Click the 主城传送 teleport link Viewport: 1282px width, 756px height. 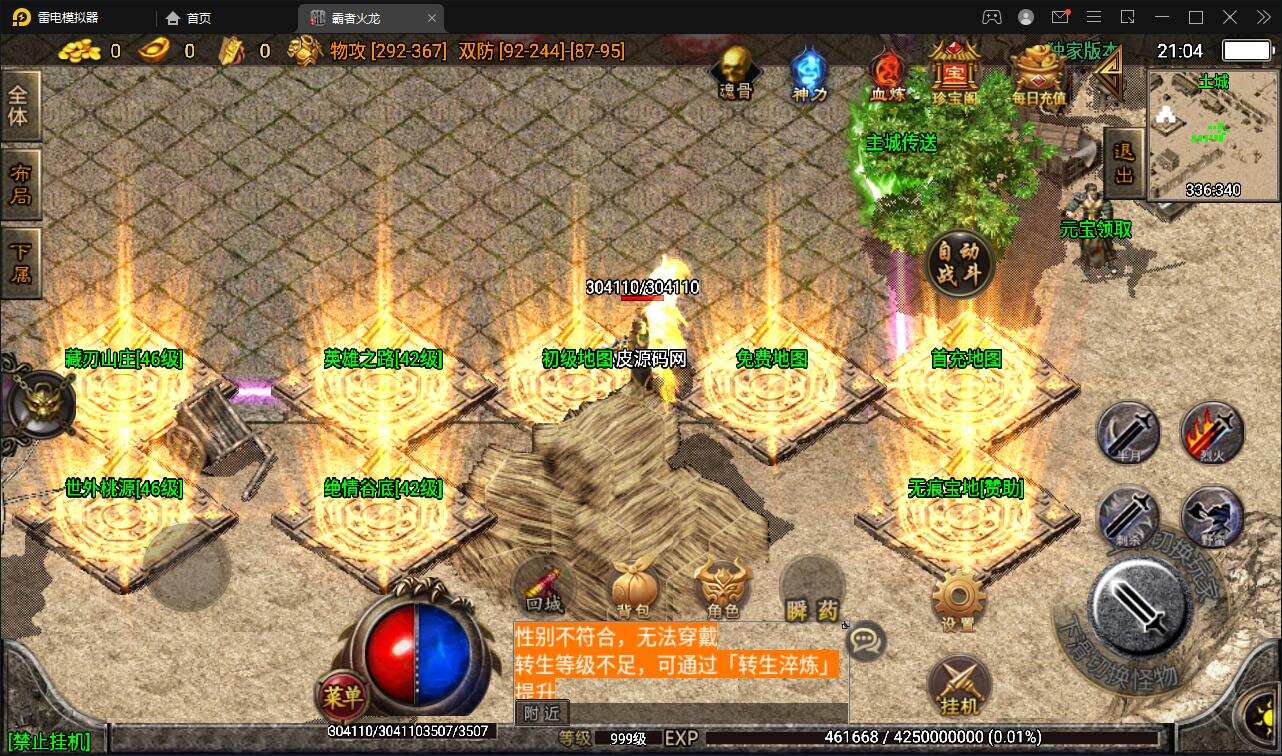(901, 143)
